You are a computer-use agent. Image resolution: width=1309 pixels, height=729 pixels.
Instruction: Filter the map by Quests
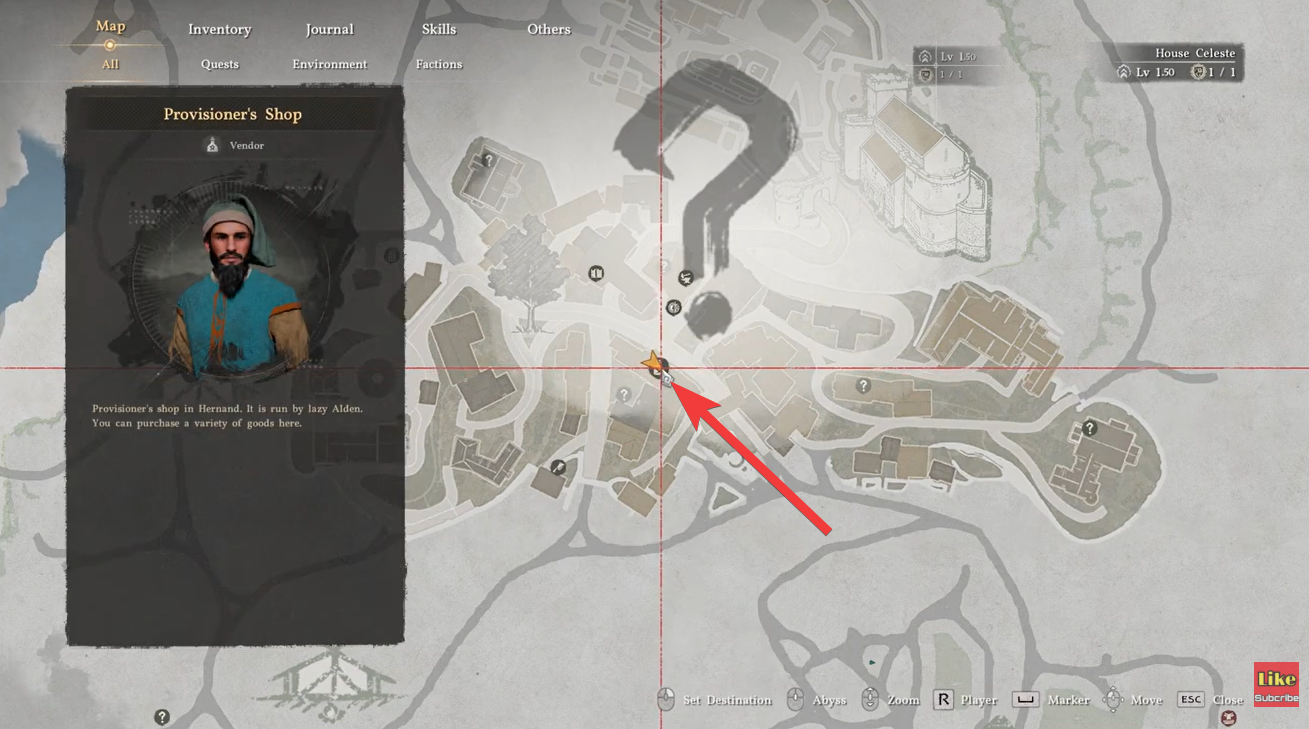(219, 64)
